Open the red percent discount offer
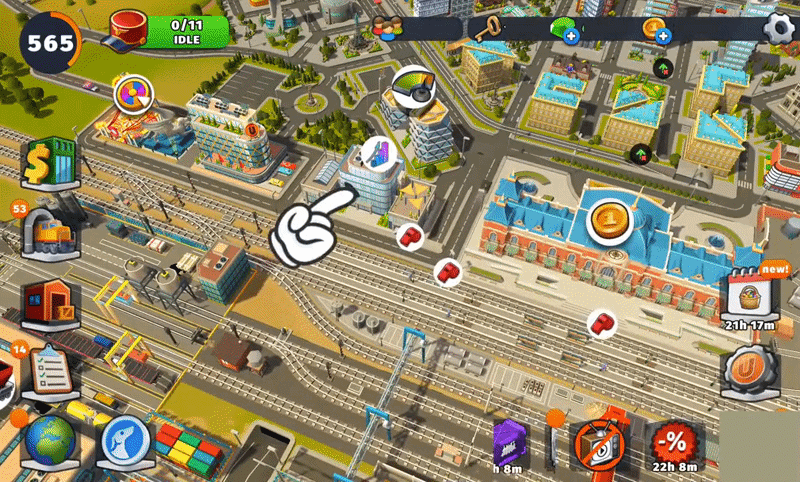This screenshot has width=800, height=482. (x=673, y=445)
